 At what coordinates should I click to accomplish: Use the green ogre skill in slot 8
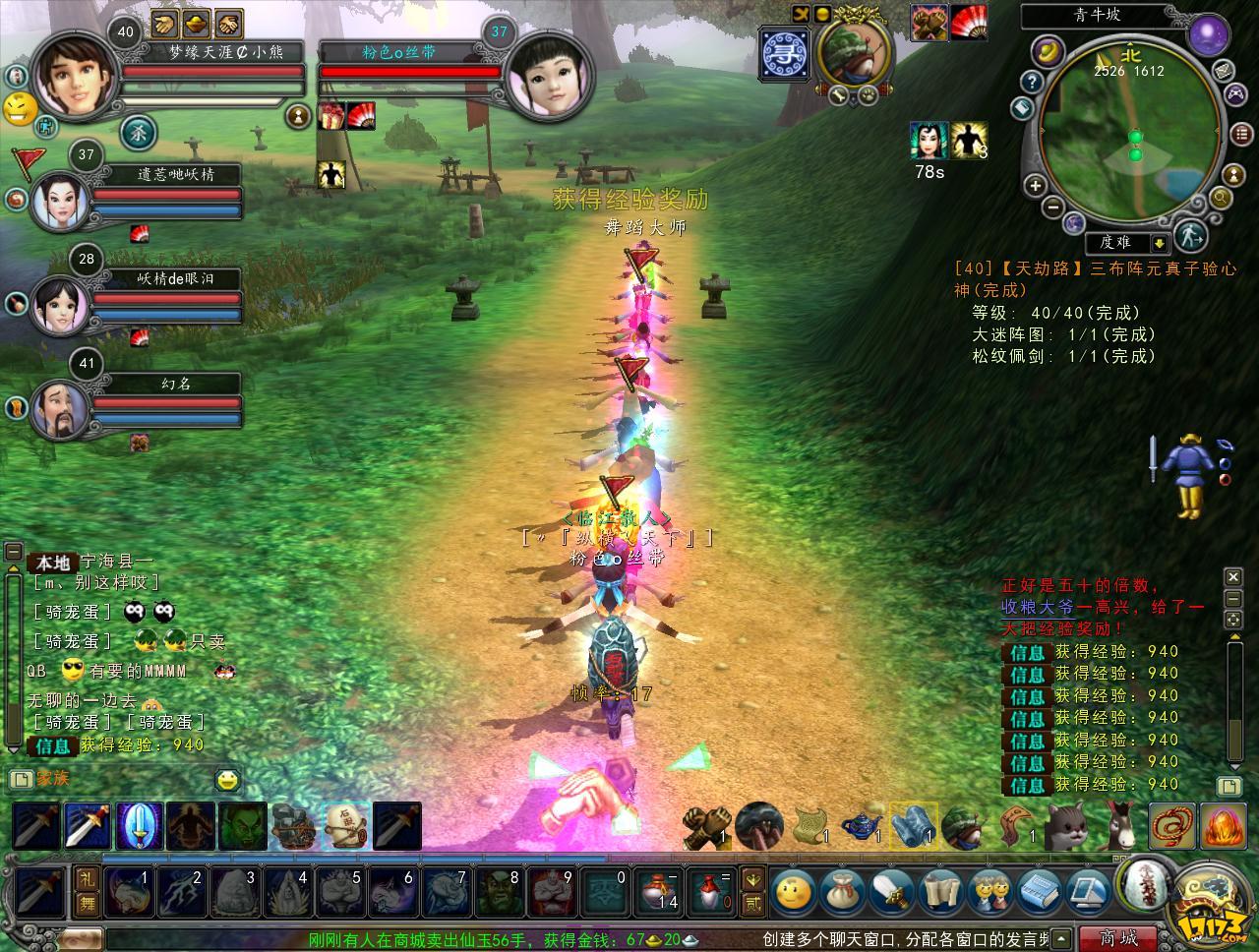(496, 892)
